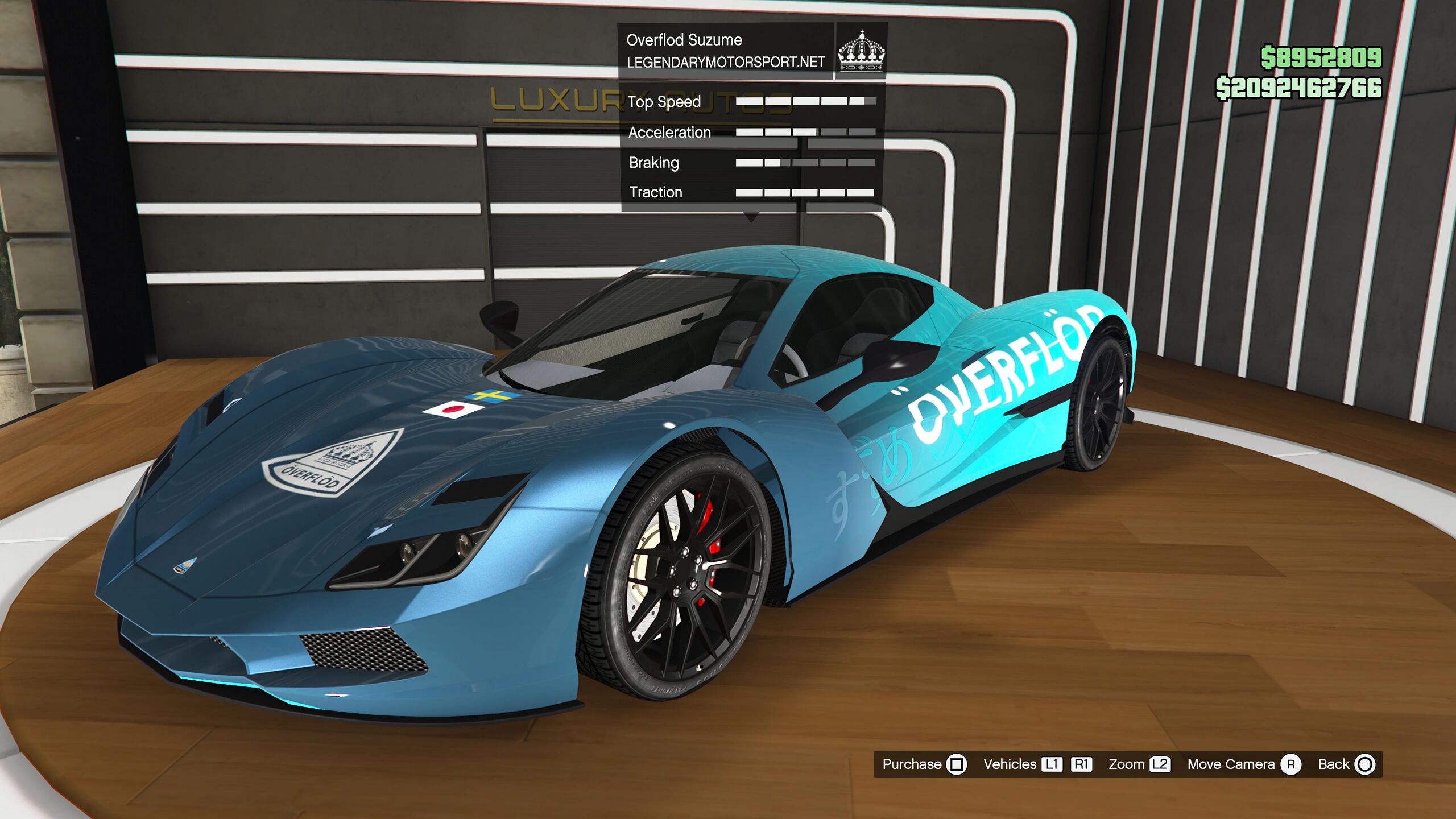Image resolution: width=1456 pixels, height=819 pixels.
Task: Go back using the Back option
Action: click(1346, 764)
